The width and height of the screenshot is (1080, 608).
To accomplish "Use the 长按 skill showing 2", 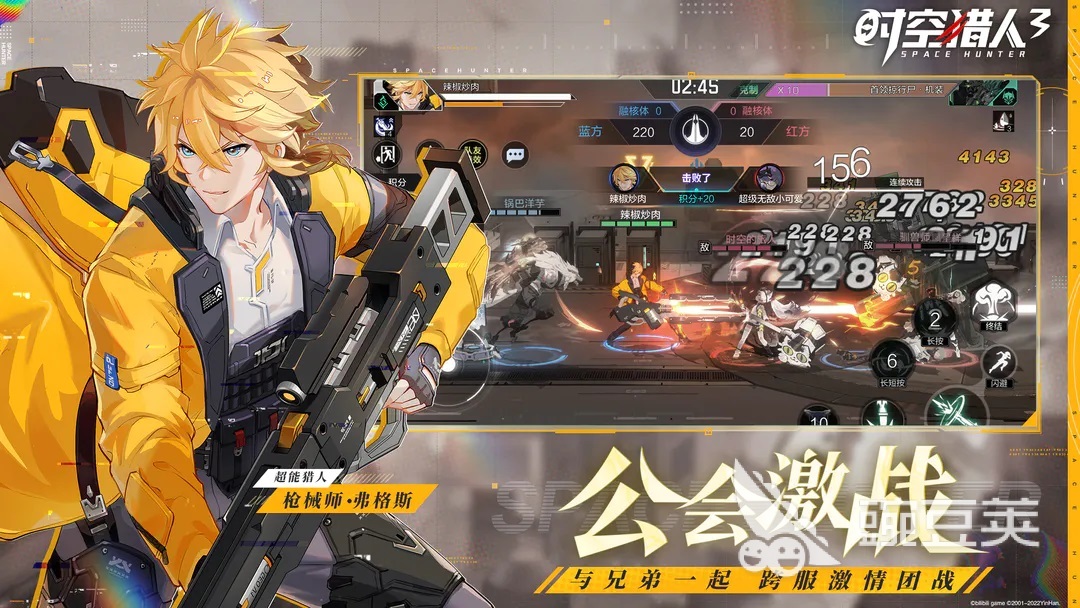I will click(x=935, y=322).
